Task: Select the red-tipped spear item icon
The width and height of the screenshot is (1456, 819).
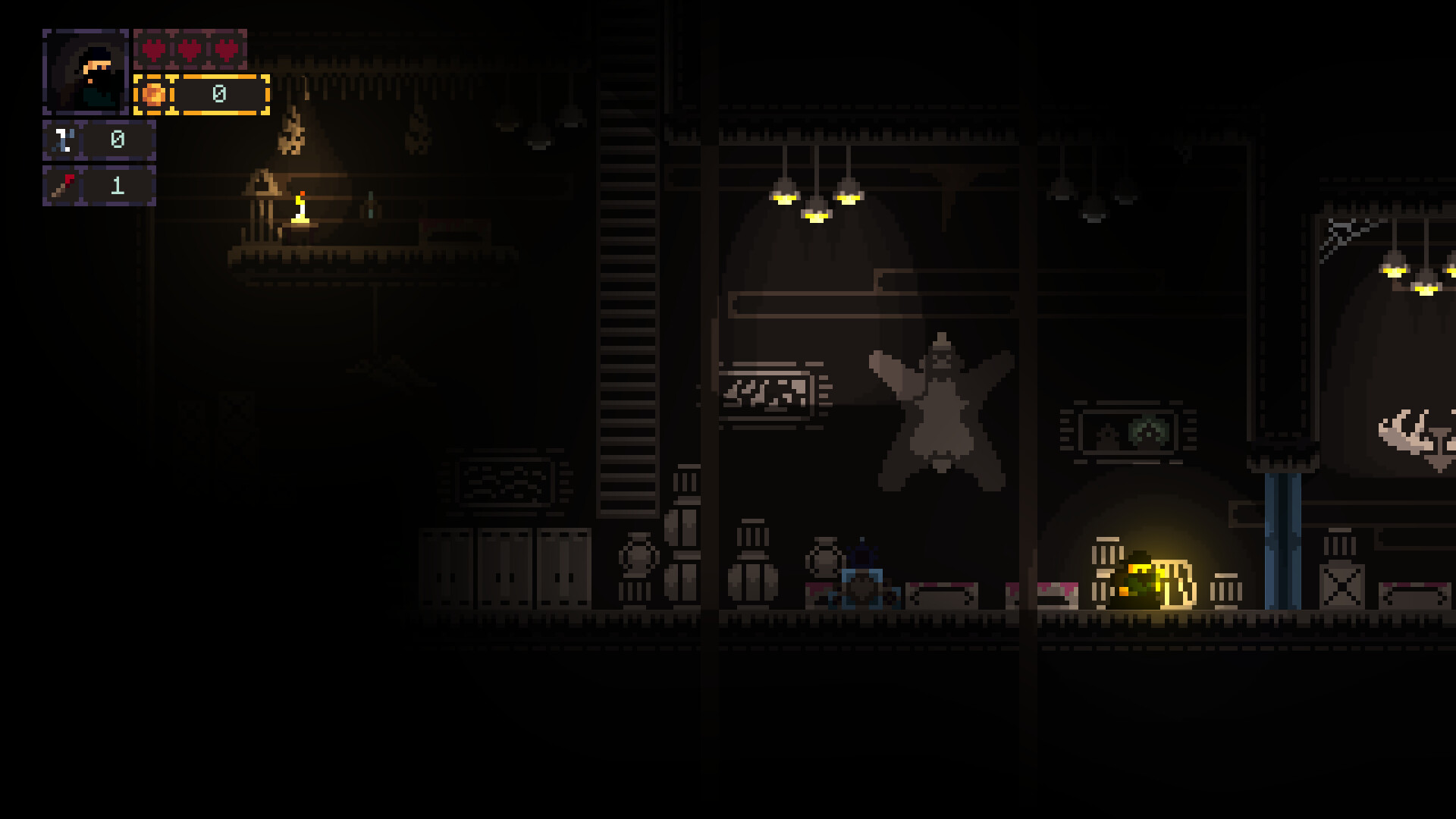Action: (x=62, y=184)
